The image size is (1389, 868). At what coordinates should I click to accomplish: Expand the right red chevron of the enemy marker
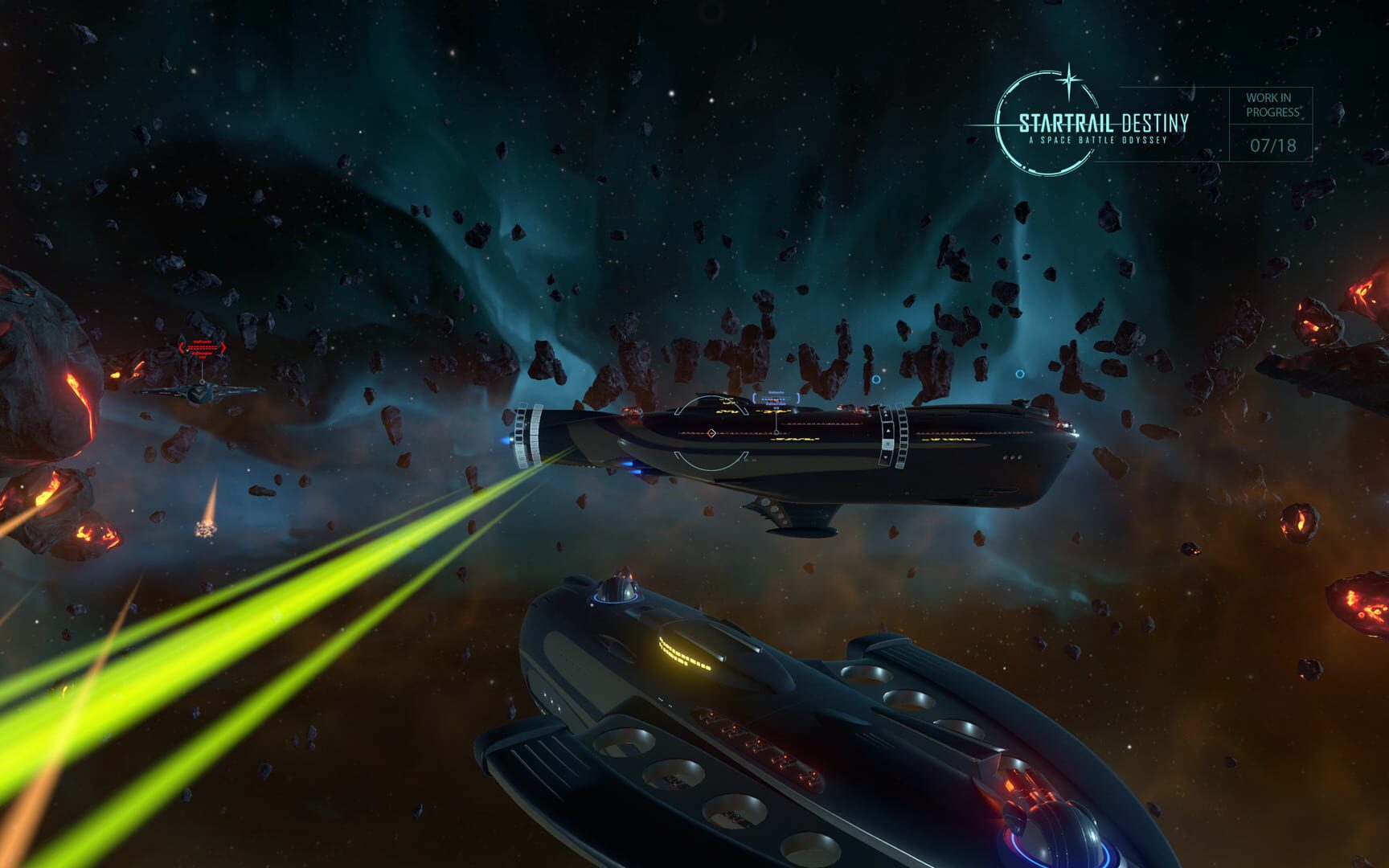(x=223, y=347)
